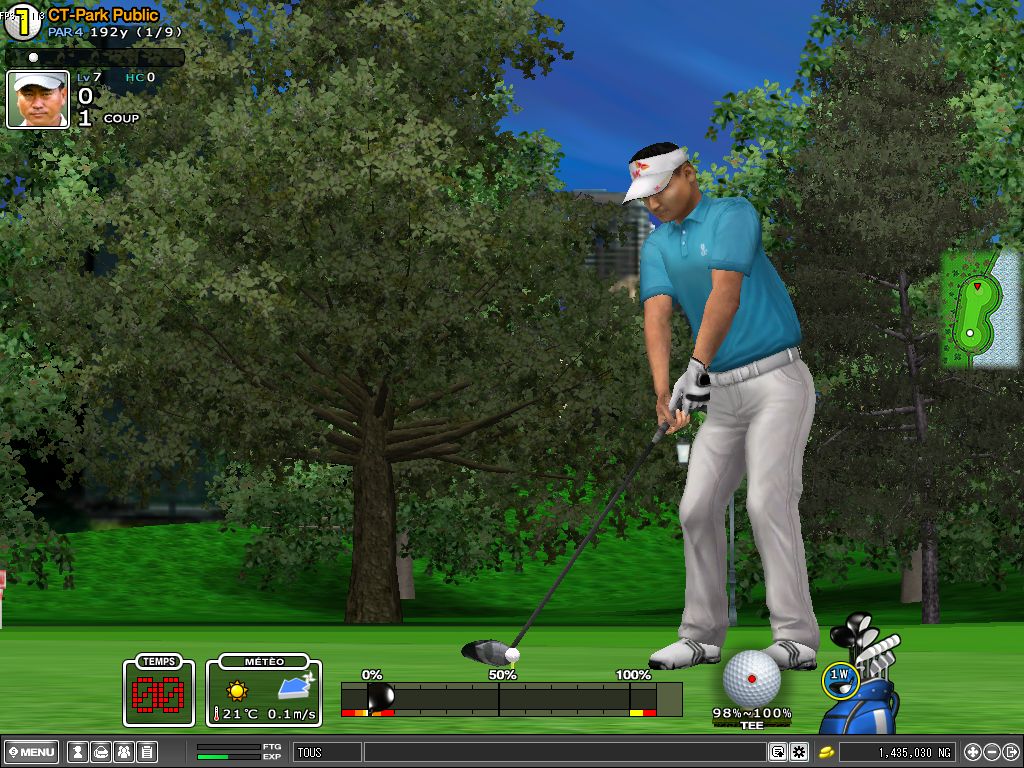Screen dimensions: 1024x768
Task: Select the TOUS chat channel box
Action: coord(326,752)
